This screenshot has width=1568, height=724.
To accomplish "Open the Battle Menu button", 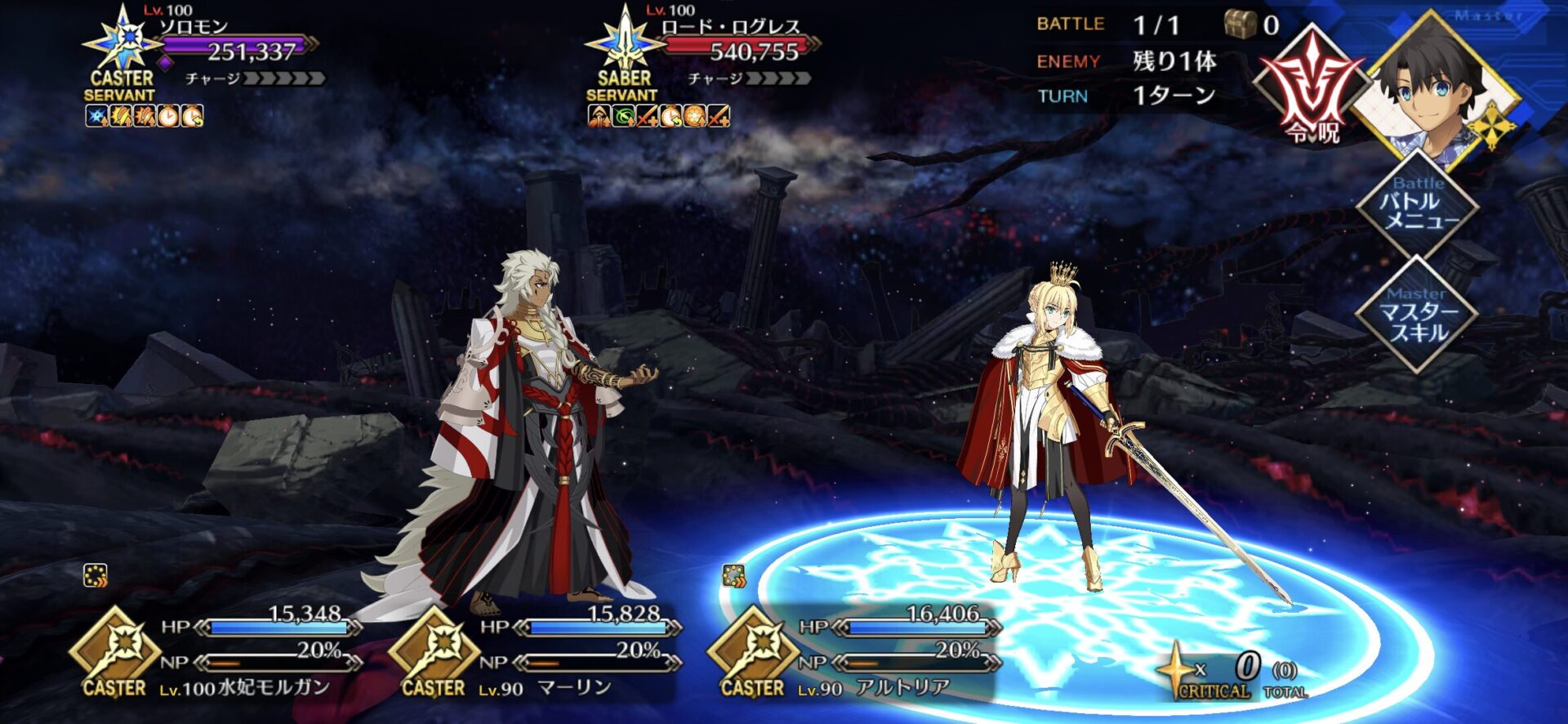I will tap(1418, 204).
